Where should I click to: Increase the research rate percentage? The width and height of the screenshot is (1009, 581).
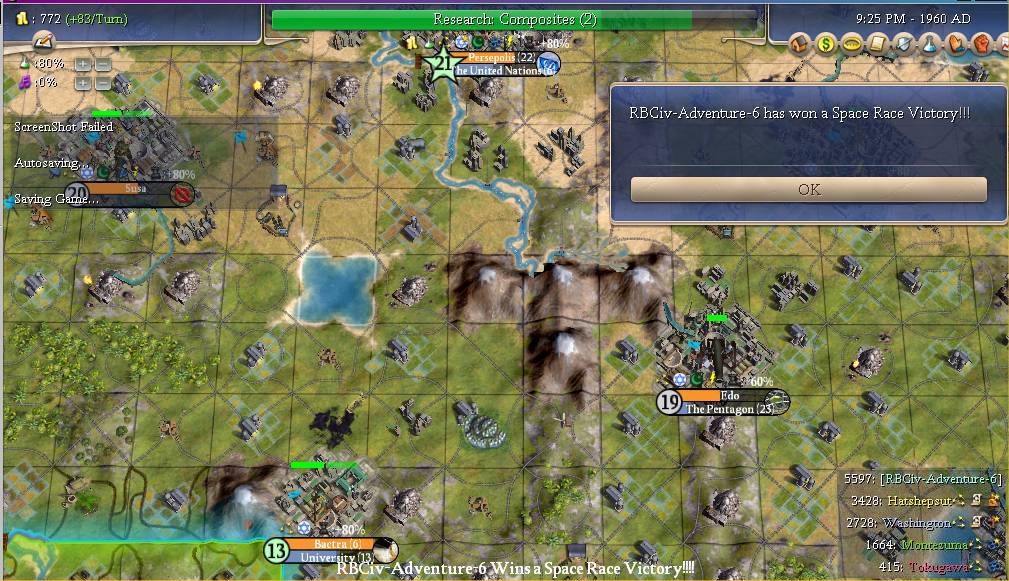(82, 64)
